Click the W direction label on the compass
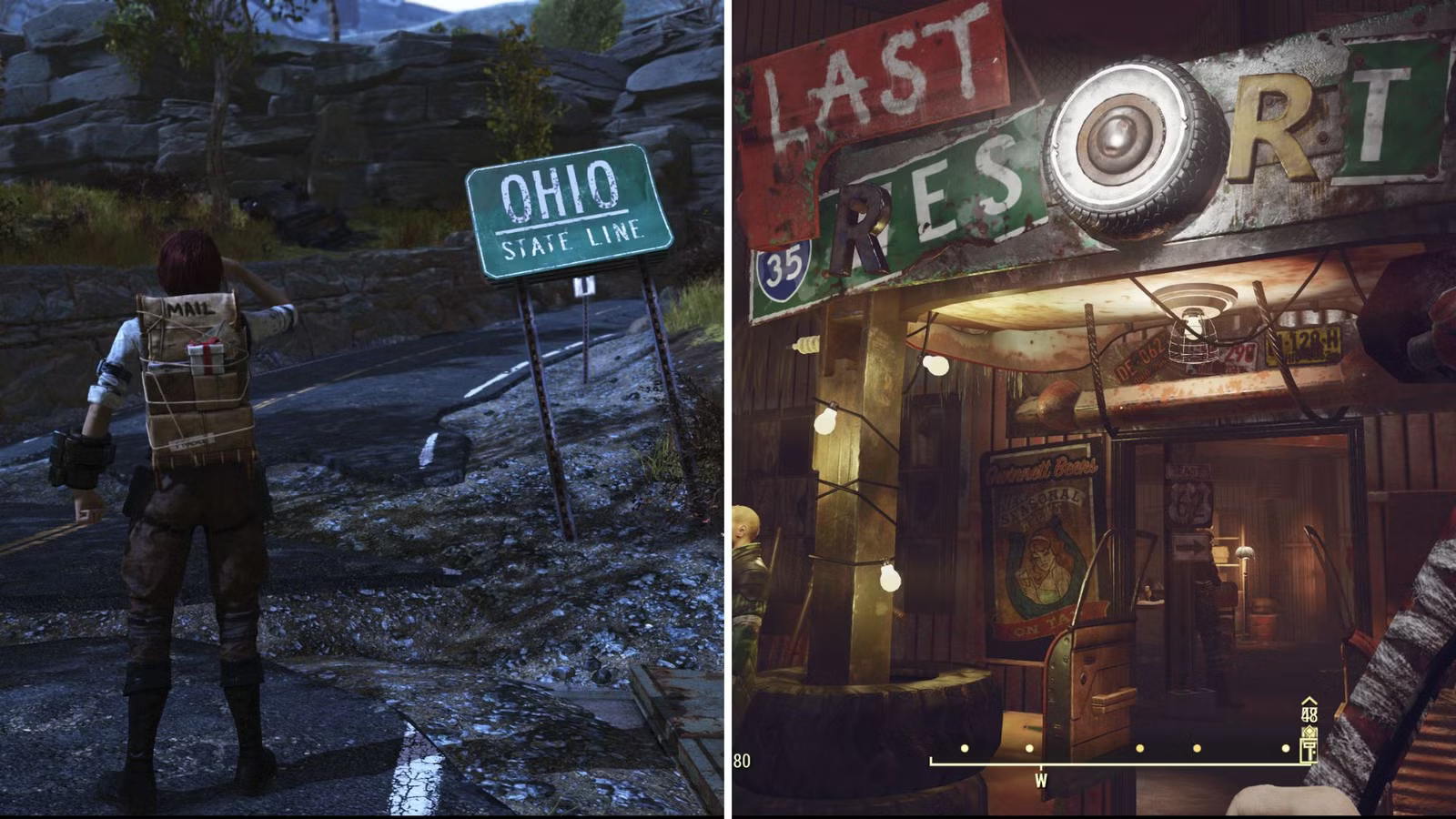 1040,780
